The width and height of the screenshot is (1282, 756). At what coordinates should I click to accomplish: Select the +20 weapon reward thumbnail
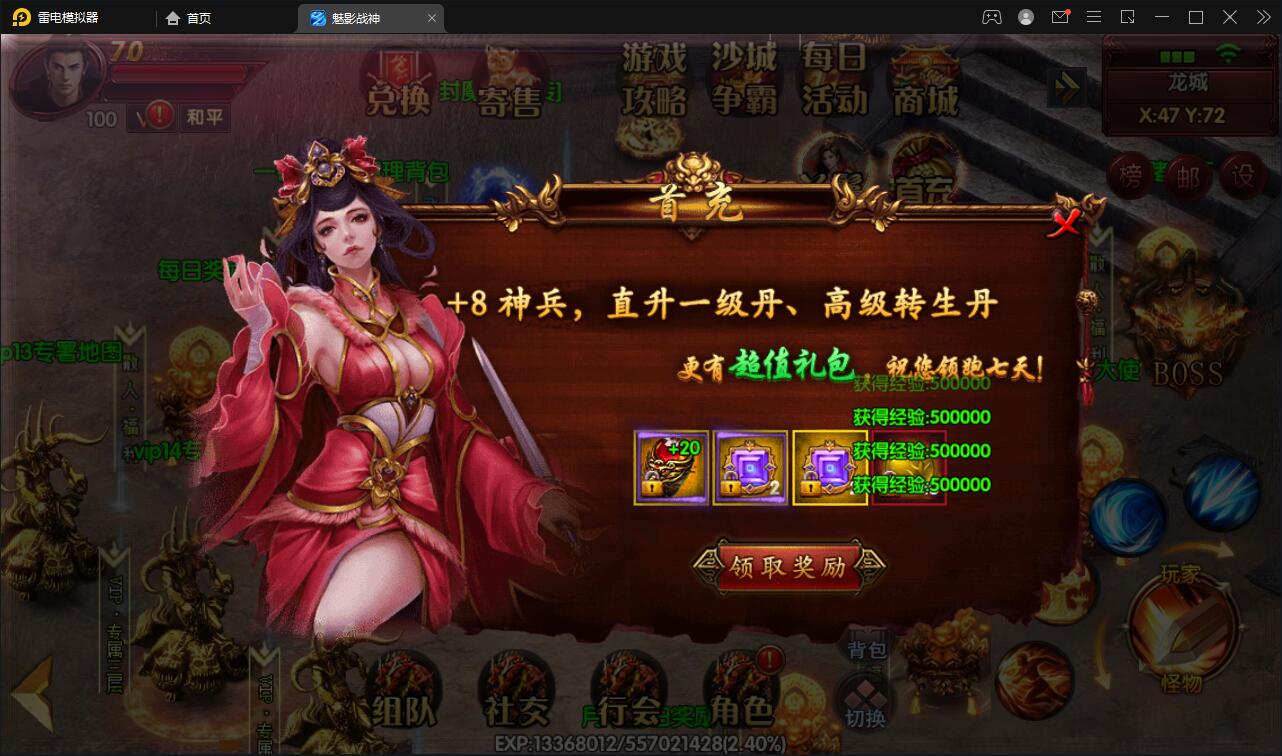coord(670,466)
